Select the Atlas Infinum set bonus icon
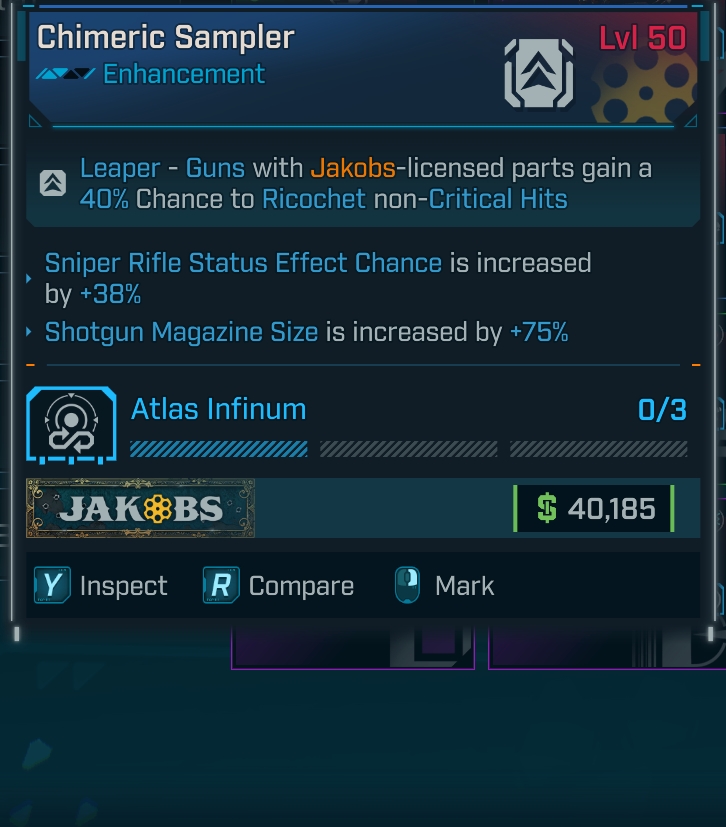This screenshot has width=726, height=827. pyautogui.click(x=68, y=426)
